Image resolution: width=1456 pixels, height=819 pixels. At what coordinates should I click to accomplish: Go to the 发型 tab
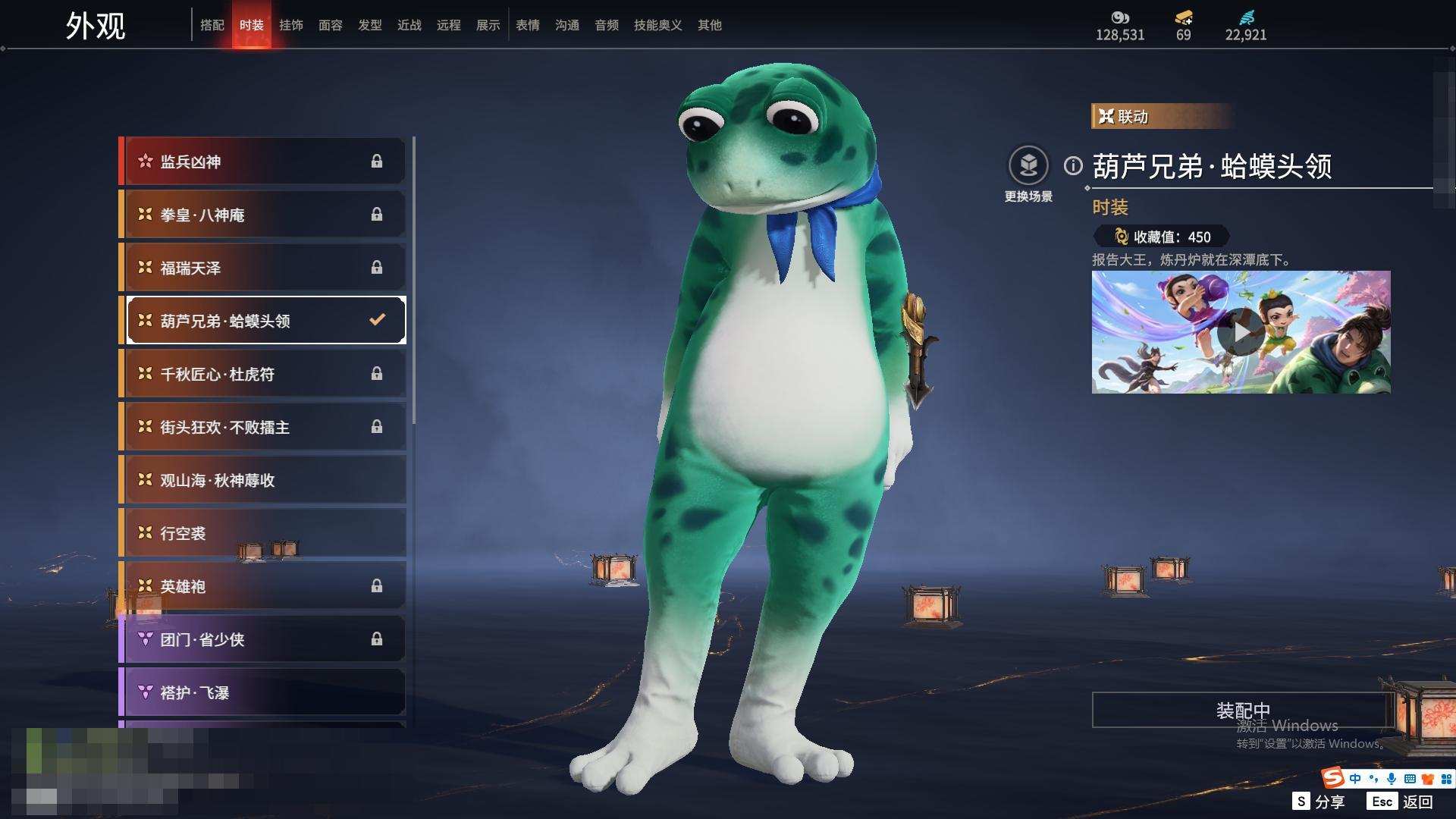pos(370,25)
